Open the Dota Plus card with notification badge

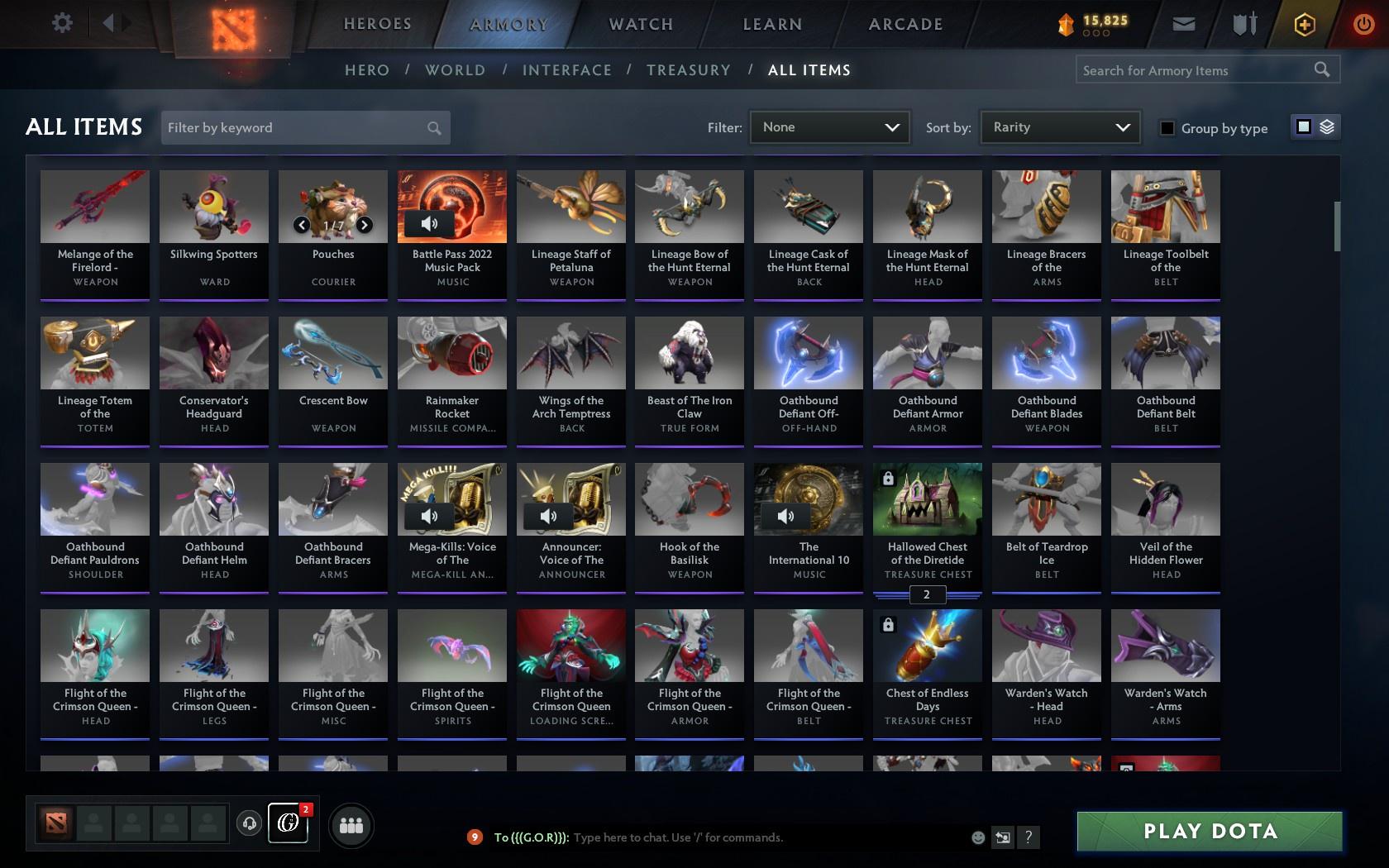[x=288, y=823]
